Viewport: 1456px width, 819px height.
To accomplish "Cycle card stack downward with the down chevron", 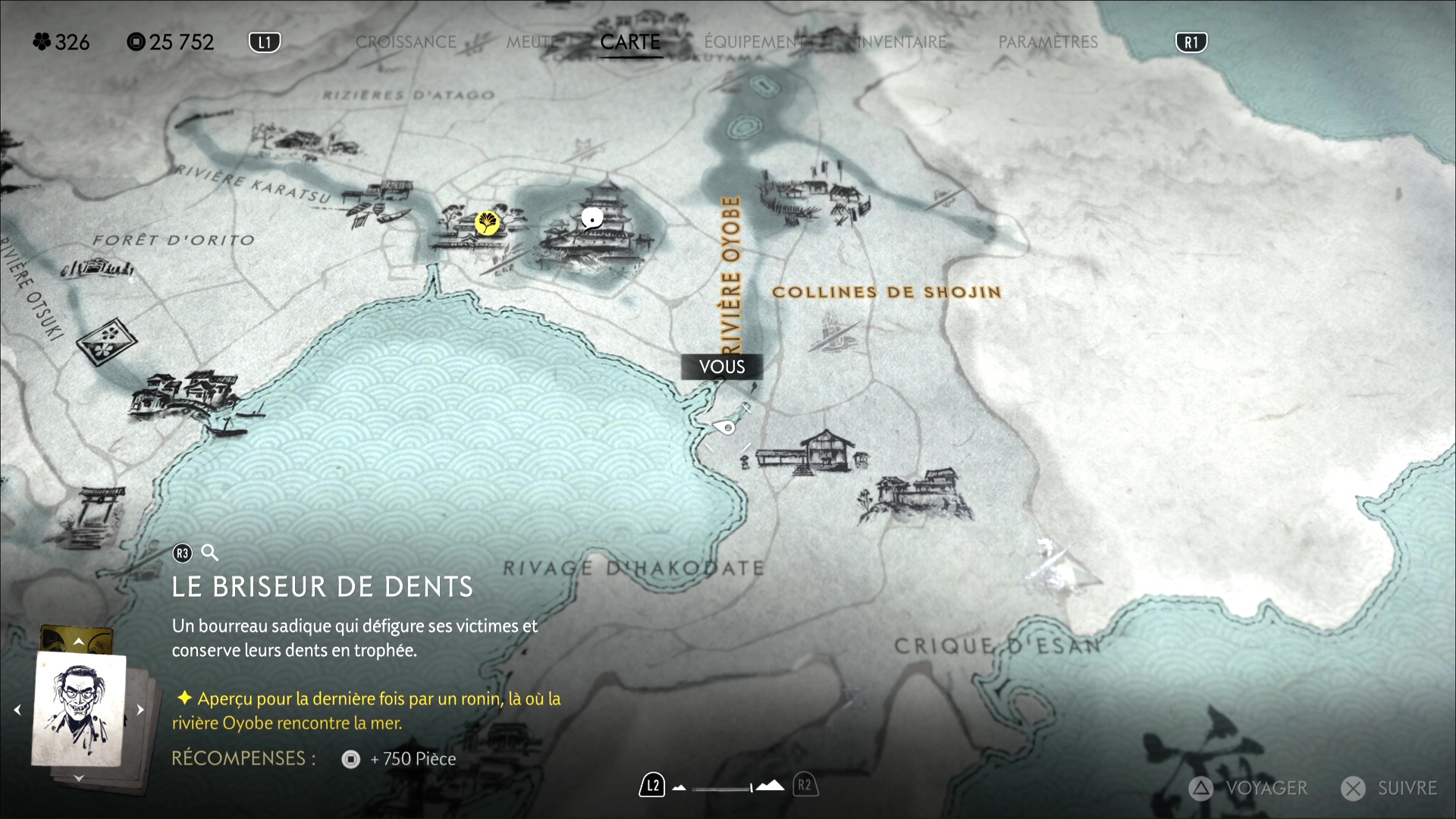I will [79, 778].
